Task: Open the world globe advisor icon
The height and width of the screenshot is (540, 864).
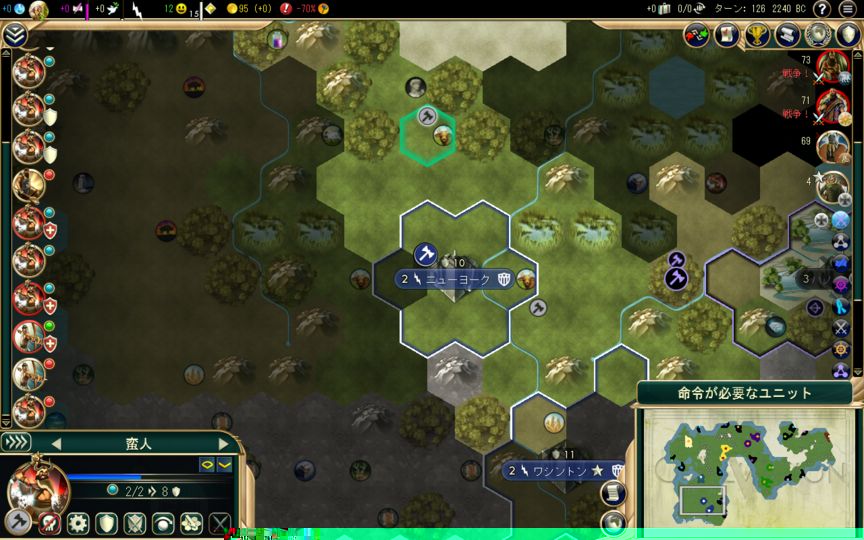Action: click(x=818, y=36)
